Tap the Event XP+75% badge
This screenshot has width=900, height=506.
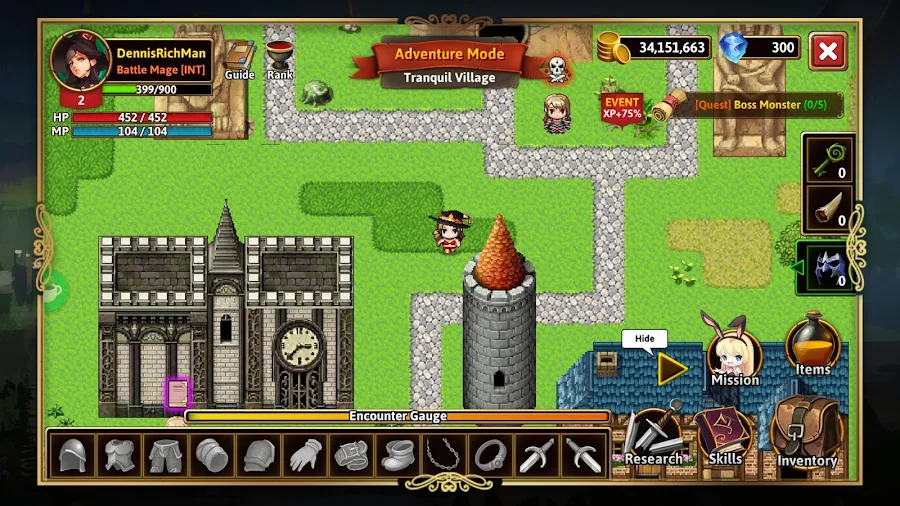[621, 107]
